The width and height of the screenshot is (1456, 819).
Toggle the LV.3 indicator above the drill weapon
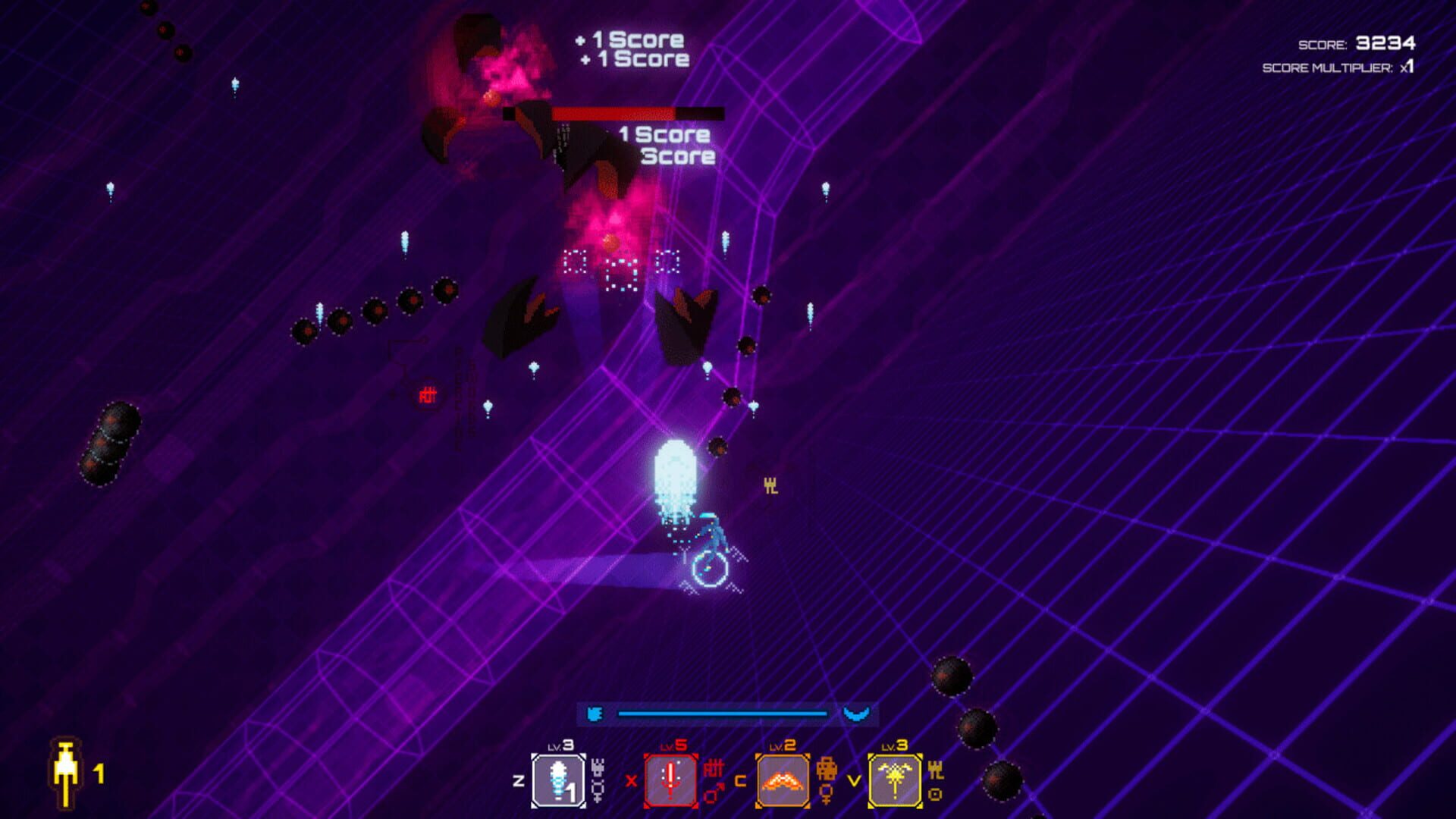point(559,745)
